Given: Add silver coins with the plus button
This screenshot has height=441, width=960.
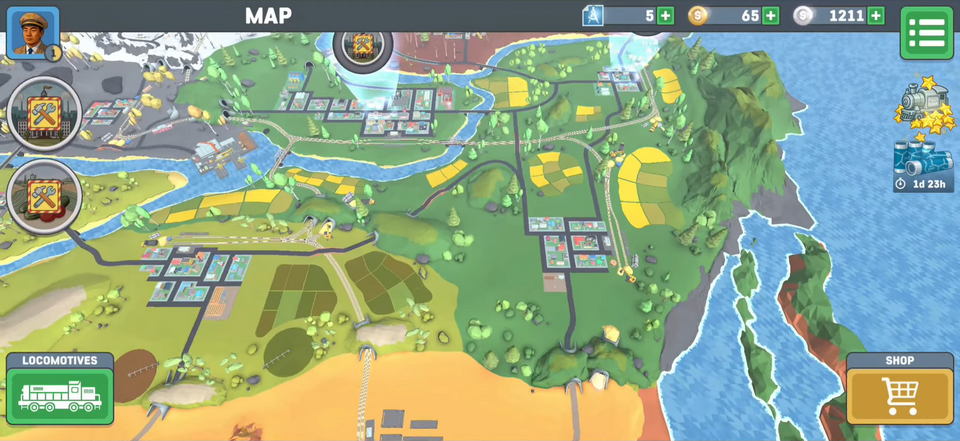Looking at the screenshot, I should click(876, 16).
